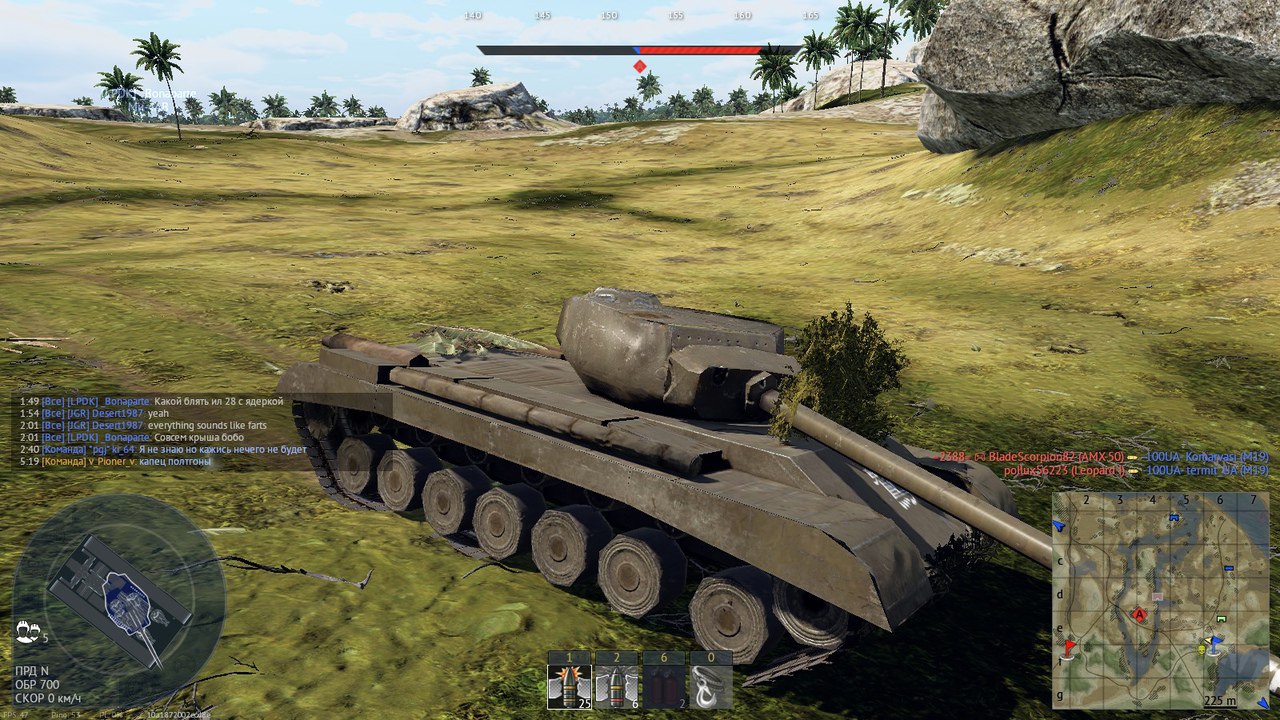This screenshot has height=720, width=1280.
Task: Select the armor-piercing shell in slot 1
Action: (x=568, y=686)
